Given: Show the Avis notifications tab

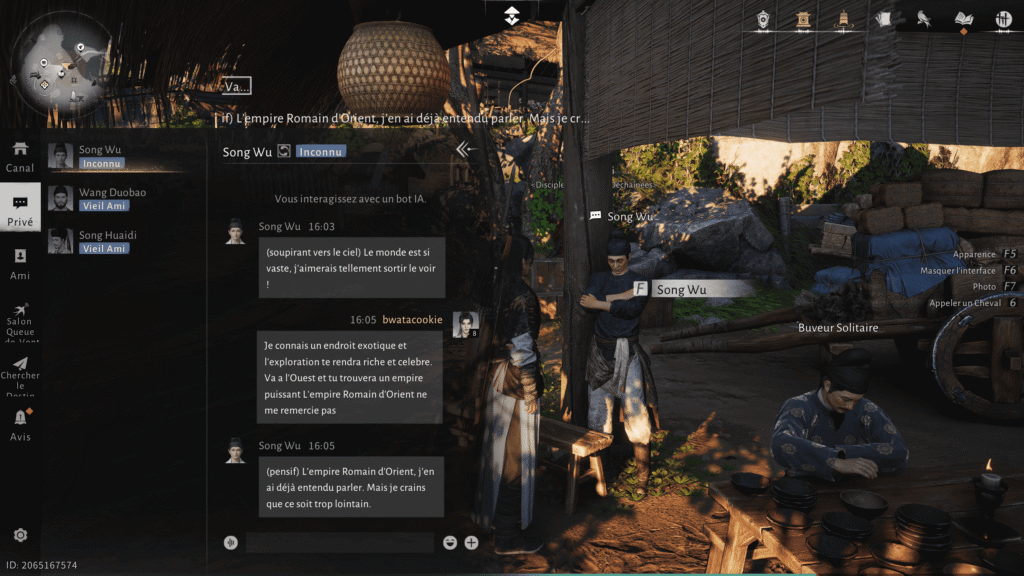Looking at the screenshot, I should pyautogui.click(x=20, y=424).
